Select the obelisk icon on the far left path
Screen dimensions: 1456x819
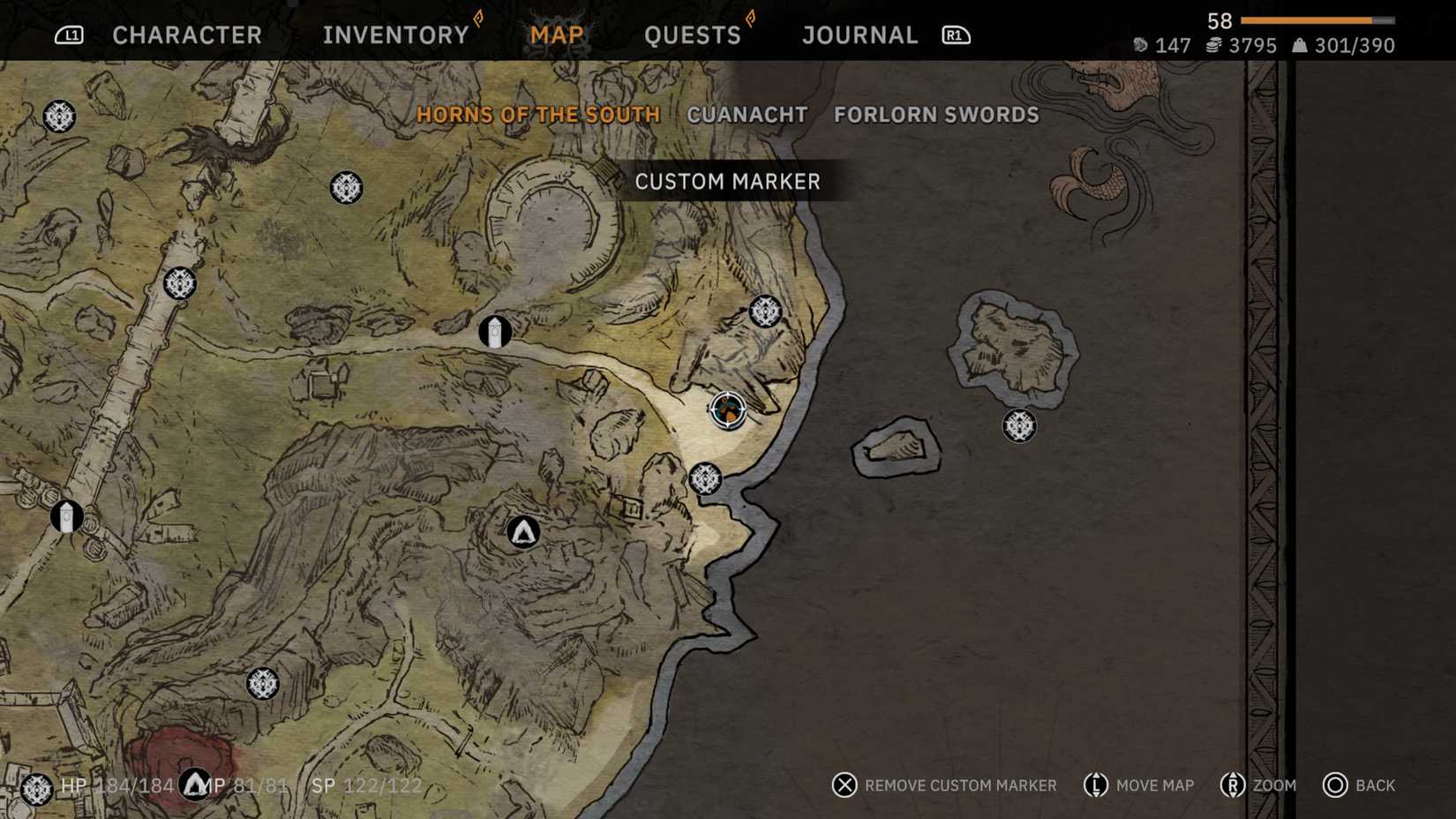pos(66,517)
